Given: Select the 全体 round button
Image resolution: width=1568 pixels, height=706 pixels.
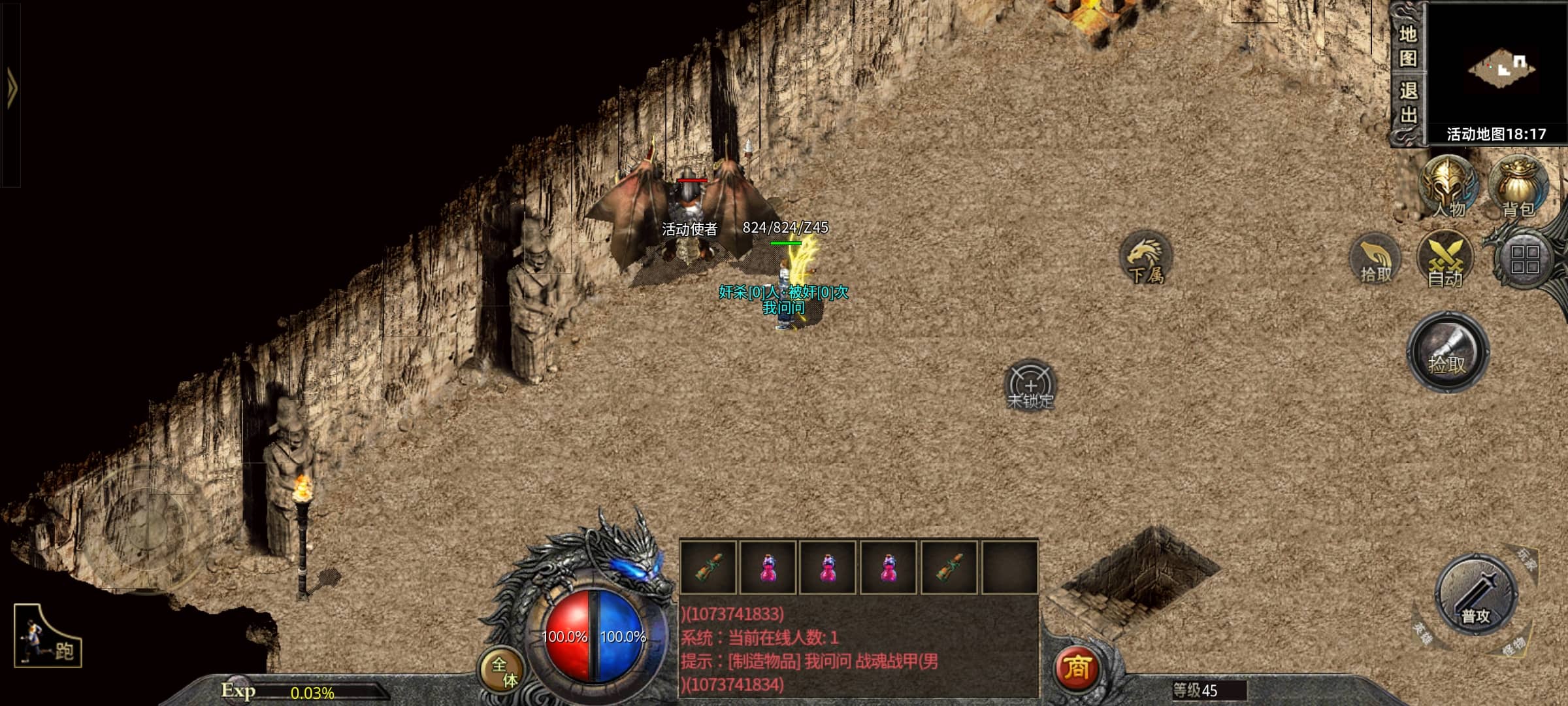Looking at the screenshot, I should point(503,671).
